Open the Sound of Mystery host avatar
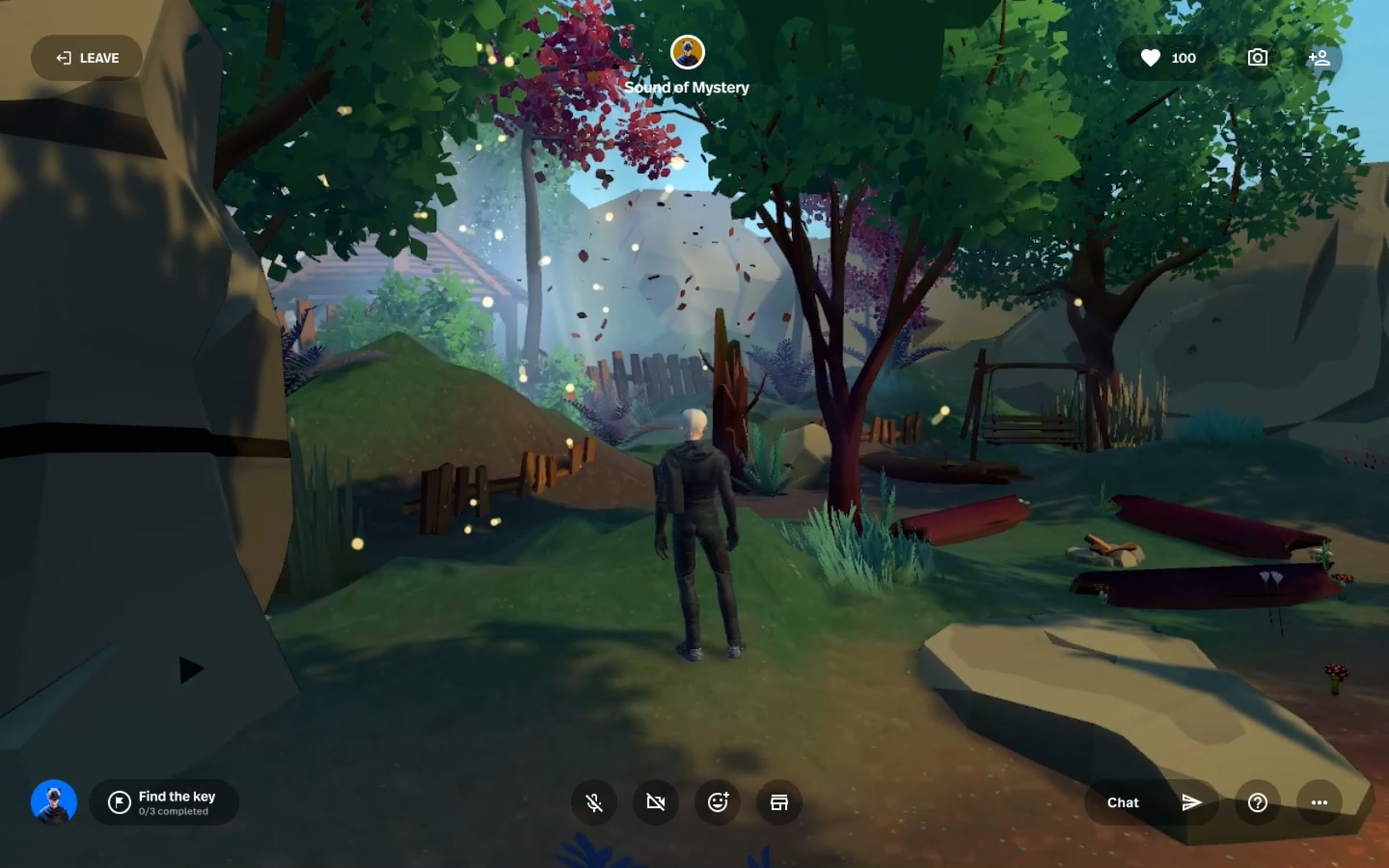The width and height of the screenshot is (1389, 868). pyautogui.click(x=687, y=52)
